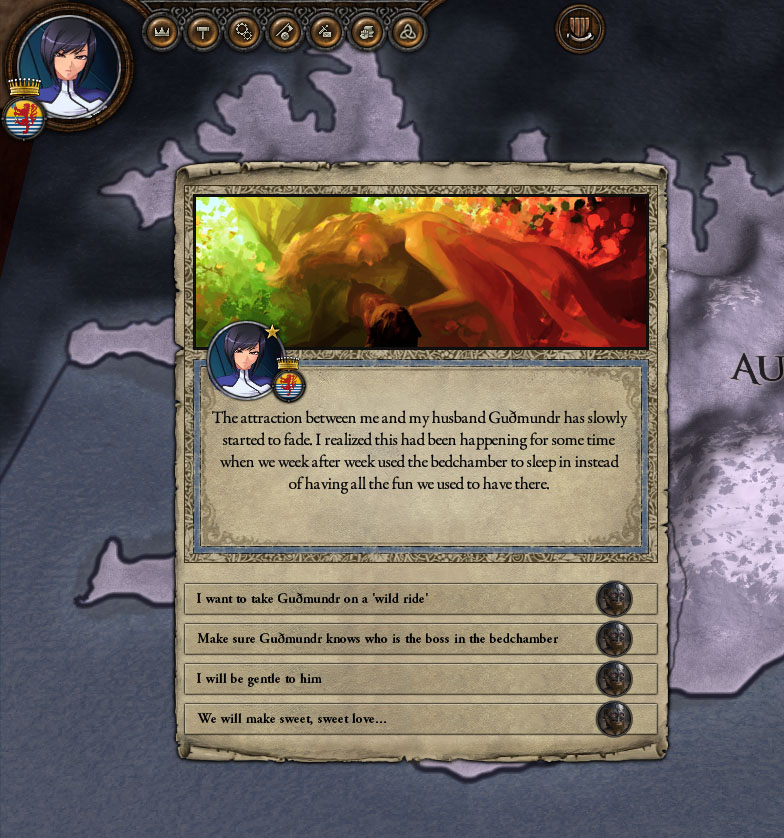The height and width of the screenshot is (838, 784).
Task: Open the gears icon menu
Action: click(x=243, y=32)
